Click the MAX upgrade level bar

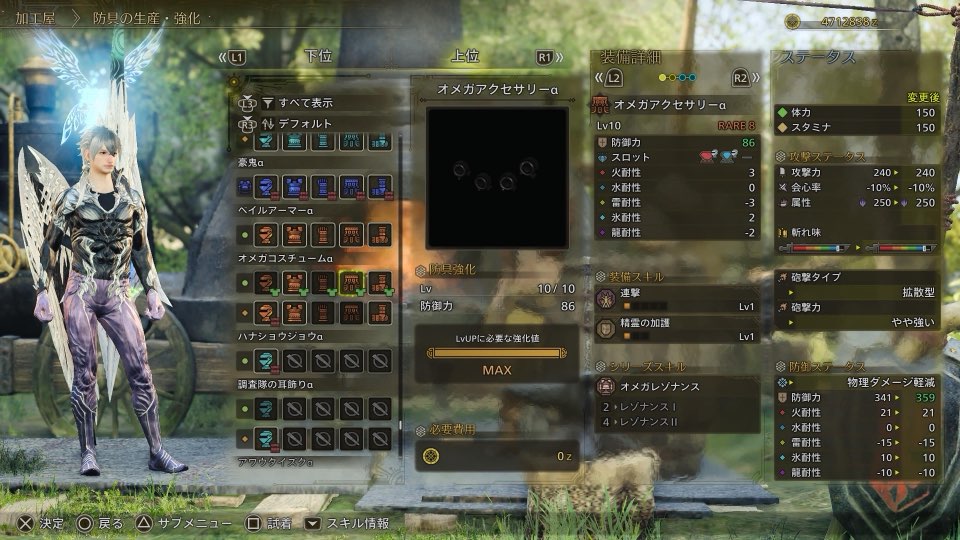point(497,361)
